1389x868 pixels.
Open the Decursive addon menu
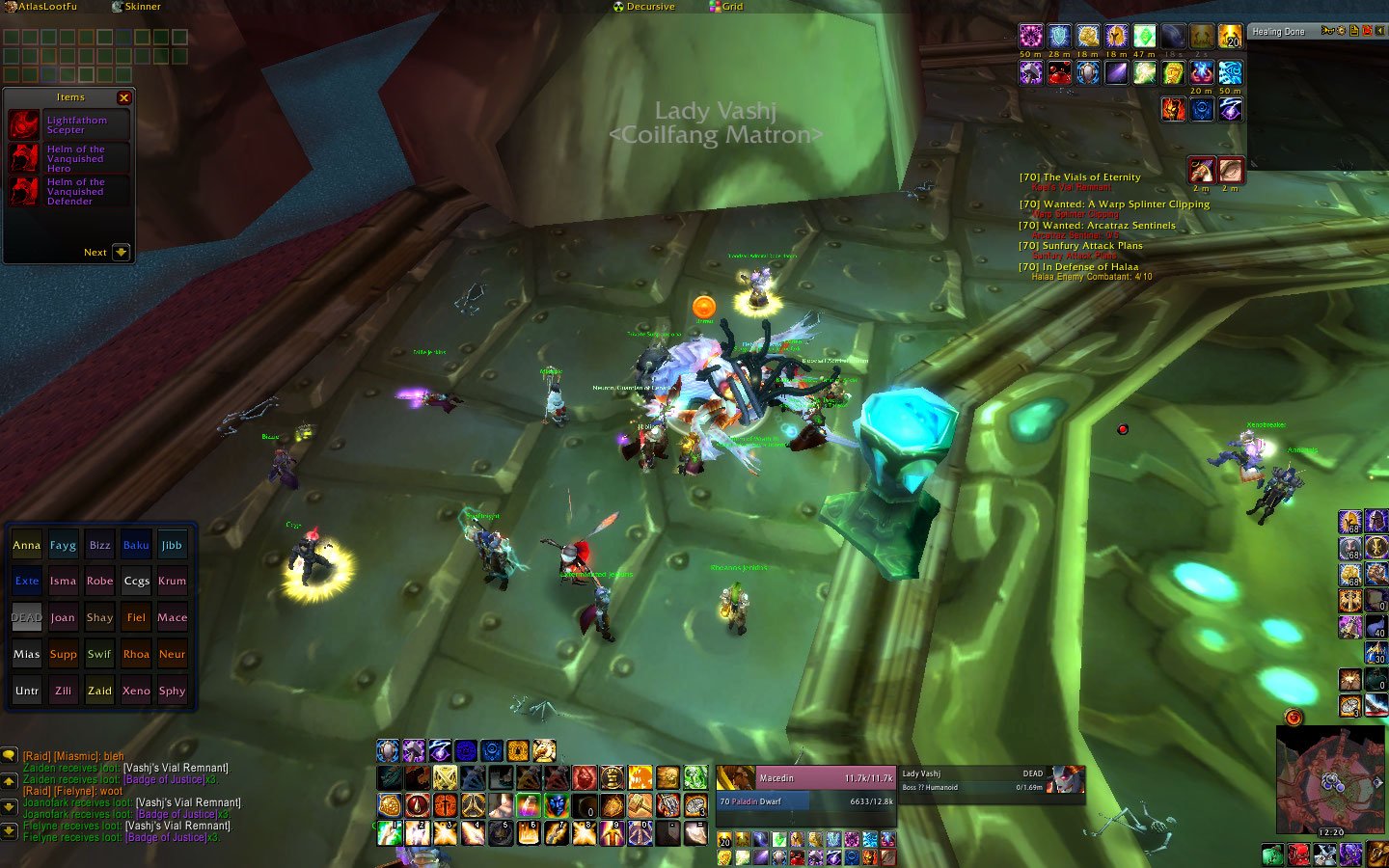(x=644, y=7)
